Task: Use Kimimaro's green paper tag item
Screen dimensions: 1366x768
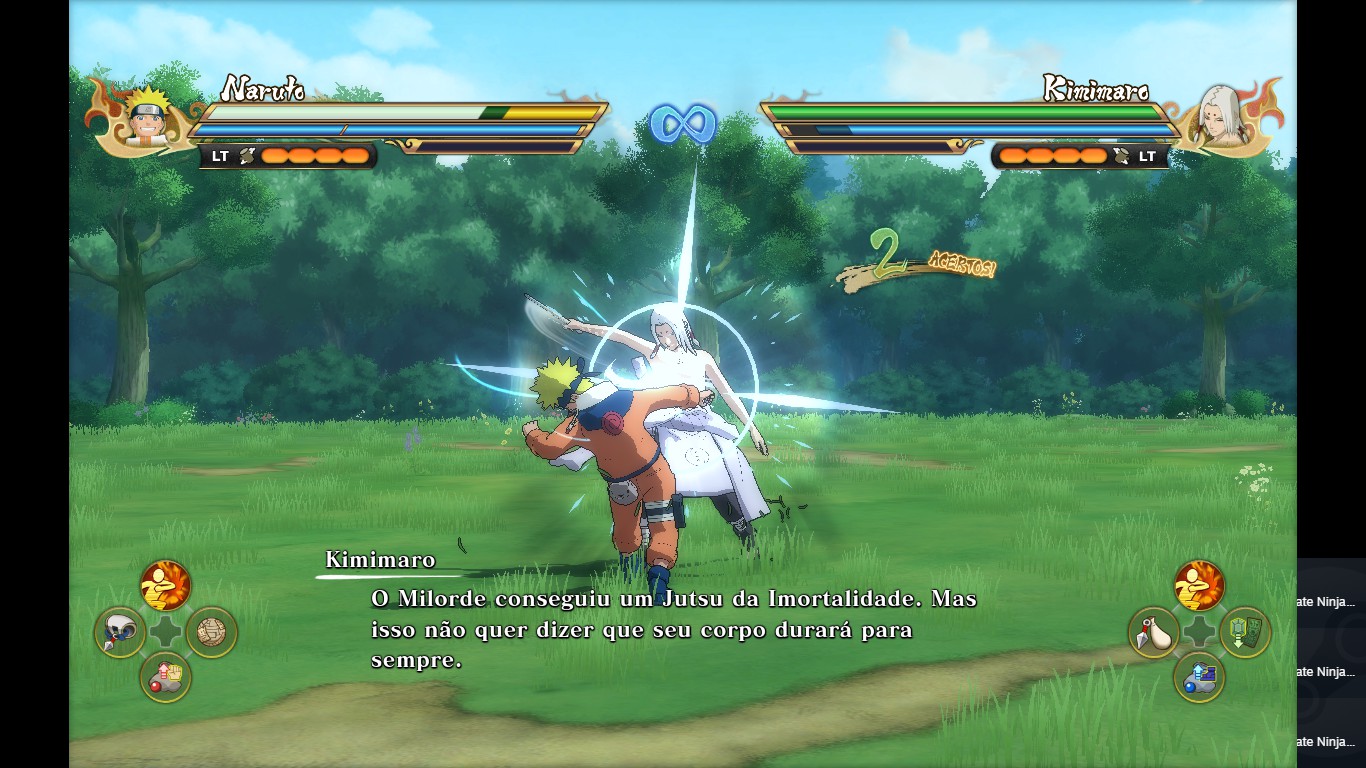Action: pos(1244,632)
